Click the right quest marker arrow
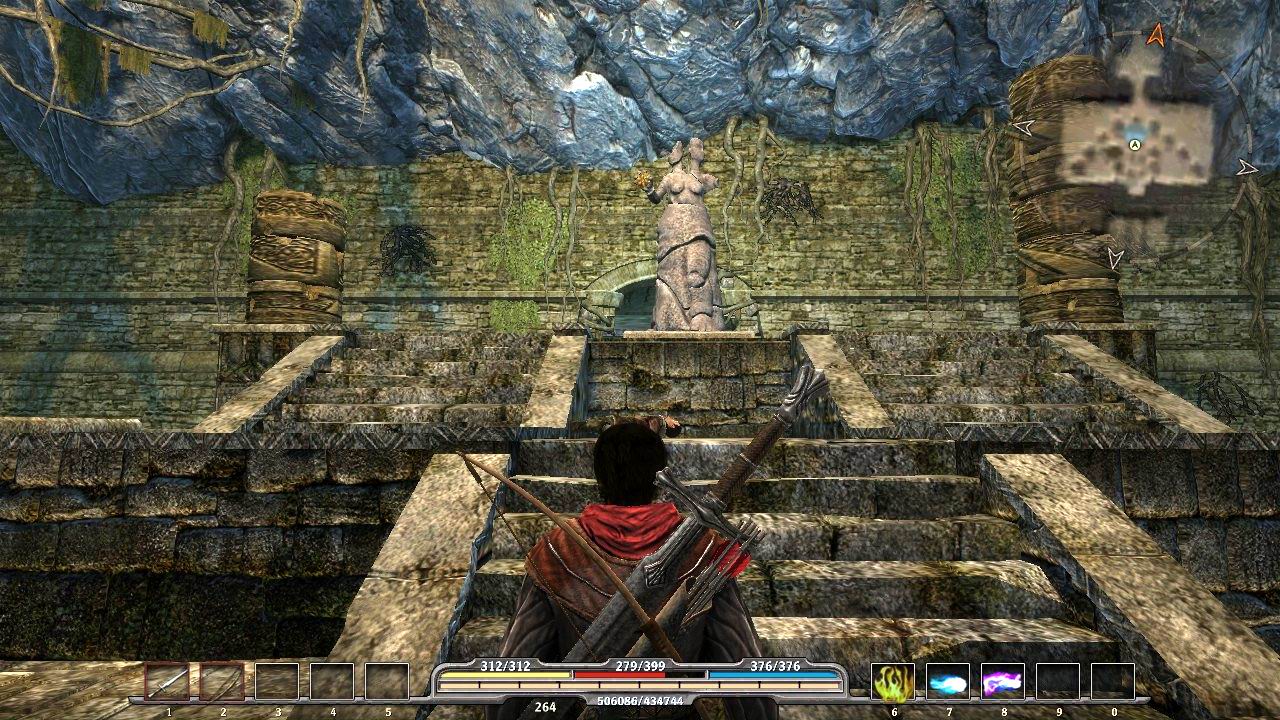 click(1246, 166)
